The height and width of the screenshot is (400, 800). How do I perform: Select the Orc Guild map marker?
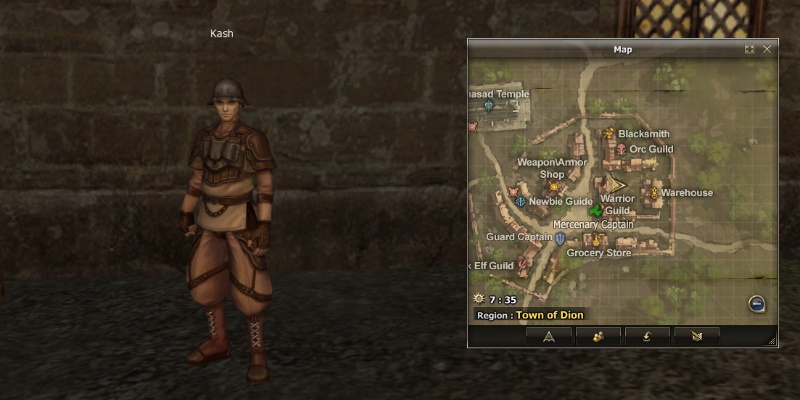[620, 149]
